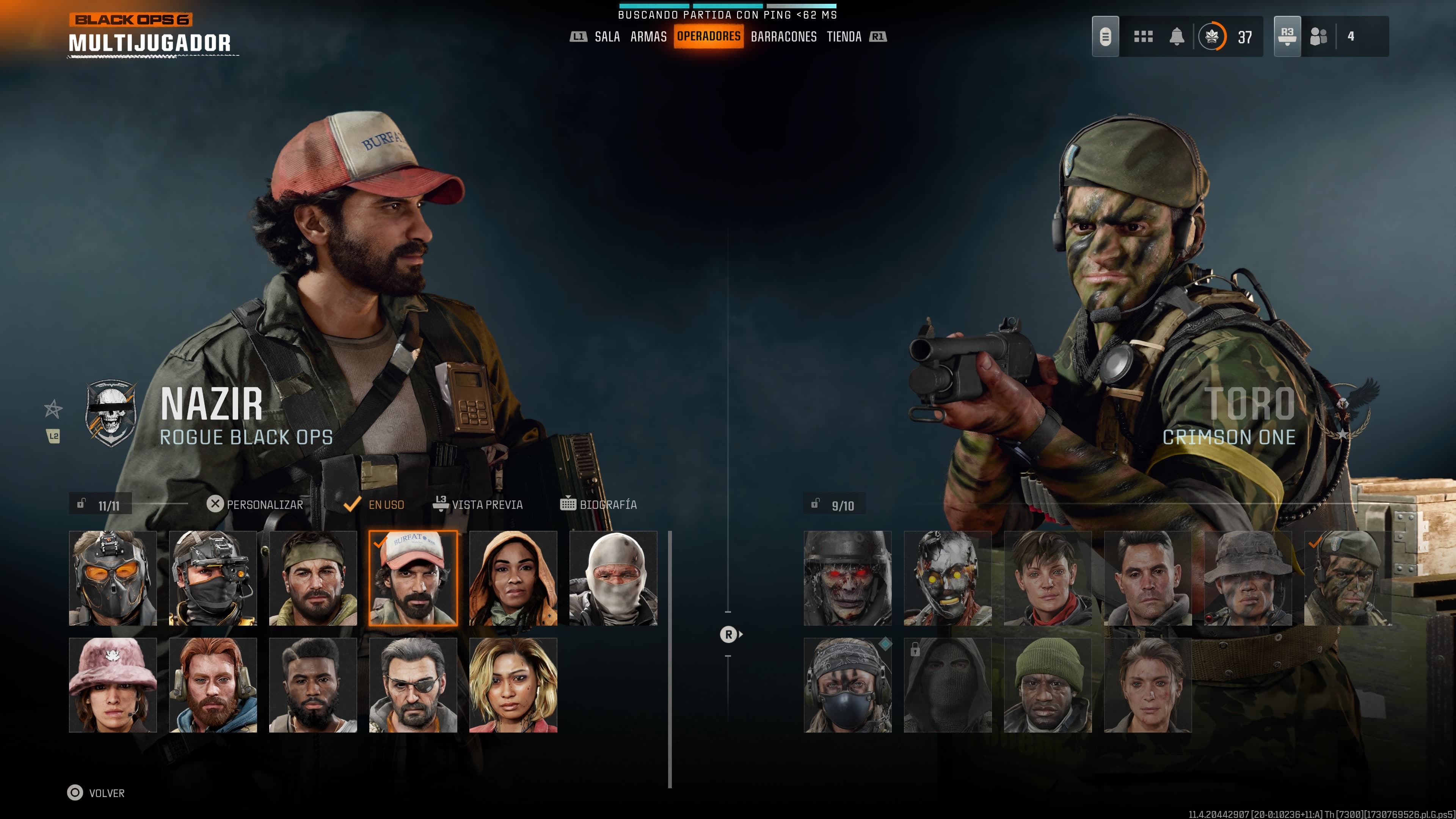Show the friends party list

1319,37
